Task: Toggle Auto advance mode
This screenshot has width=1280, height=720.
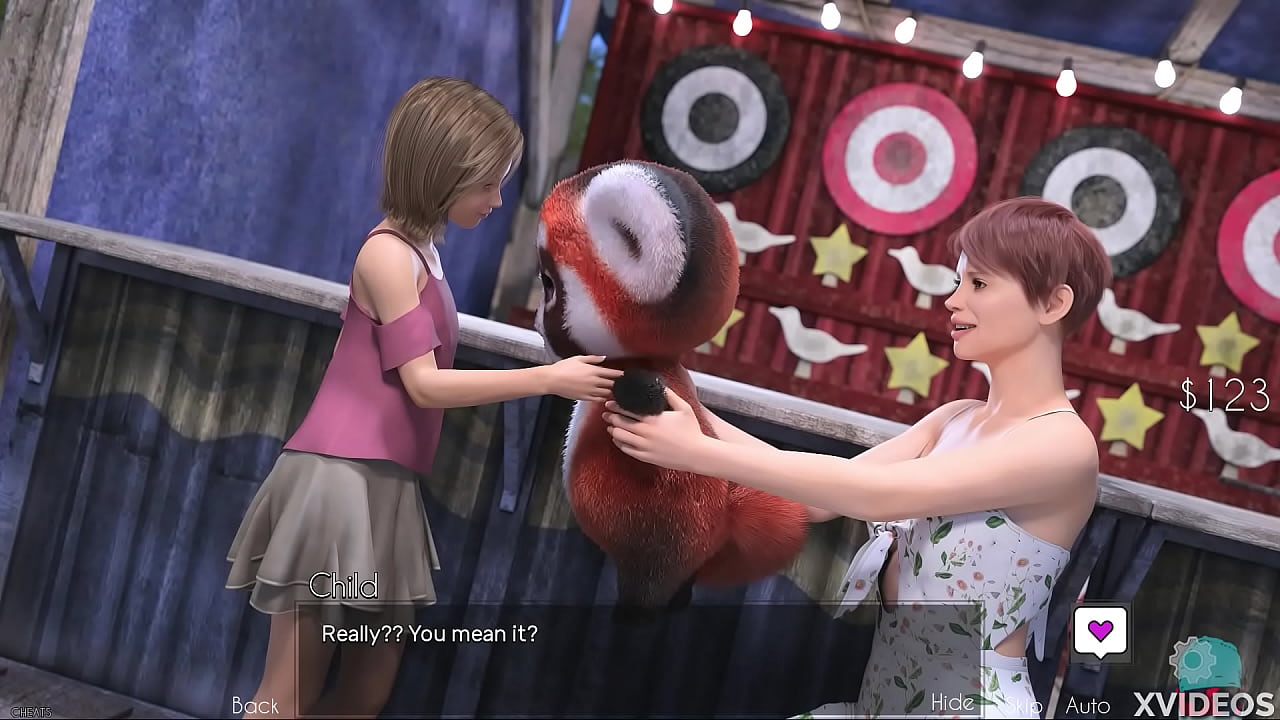Action: pyautogui.click(x=1087, y=706)
